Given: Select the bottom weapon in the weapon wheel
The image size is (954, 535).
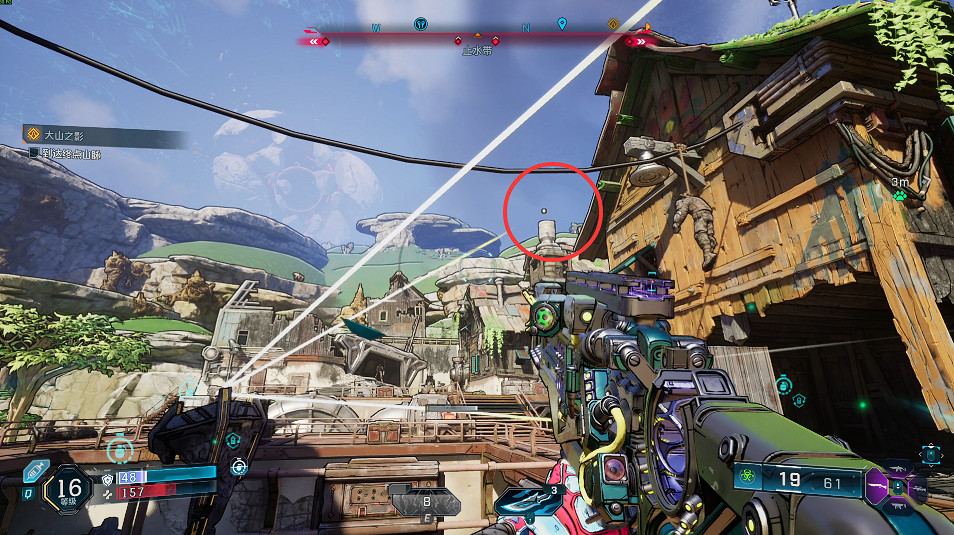Looking at the screenshot, I should [898, 508].
